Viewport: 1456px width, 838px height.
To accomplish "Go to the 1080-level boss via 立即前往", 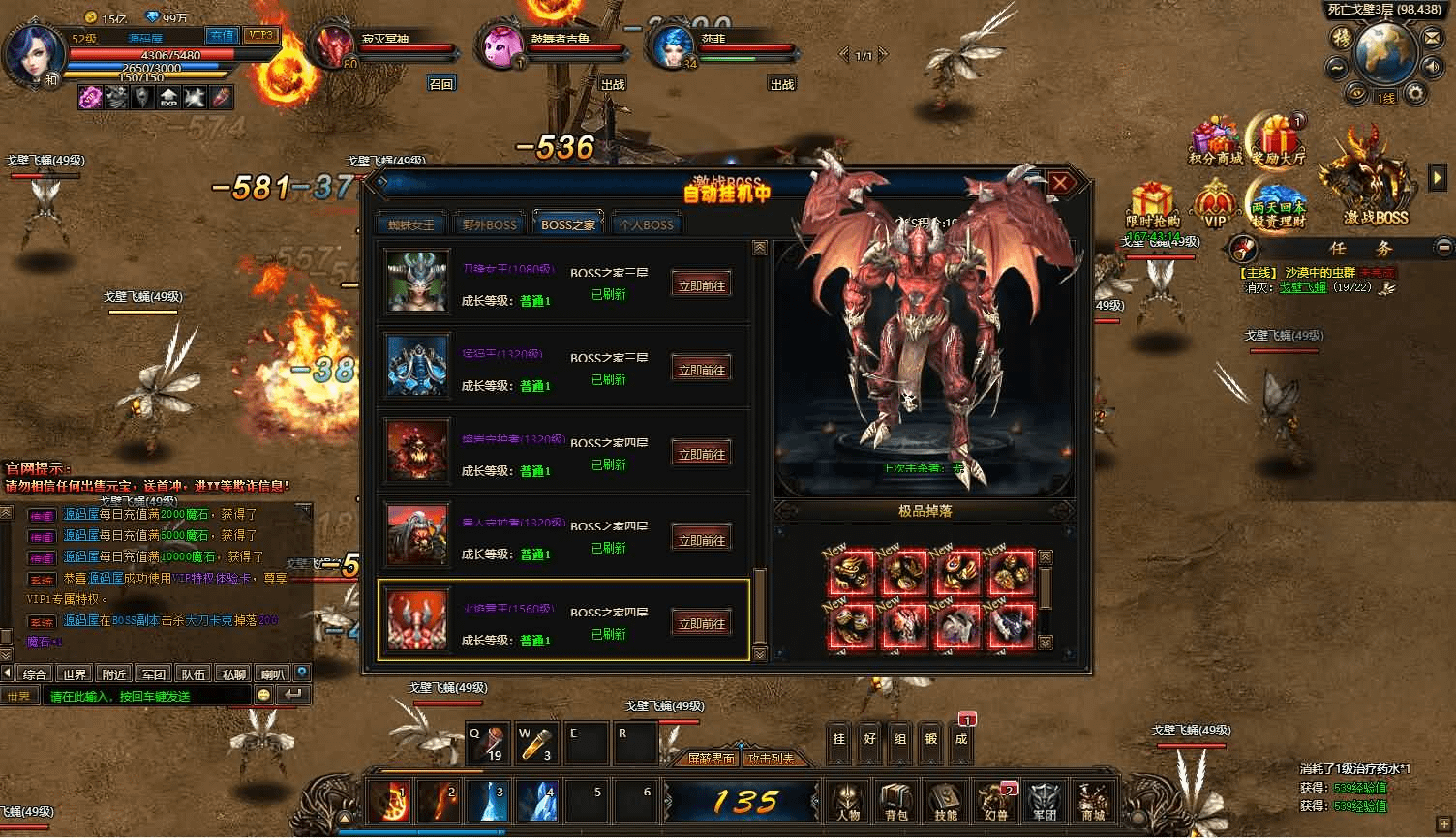I will pos(701,284).
